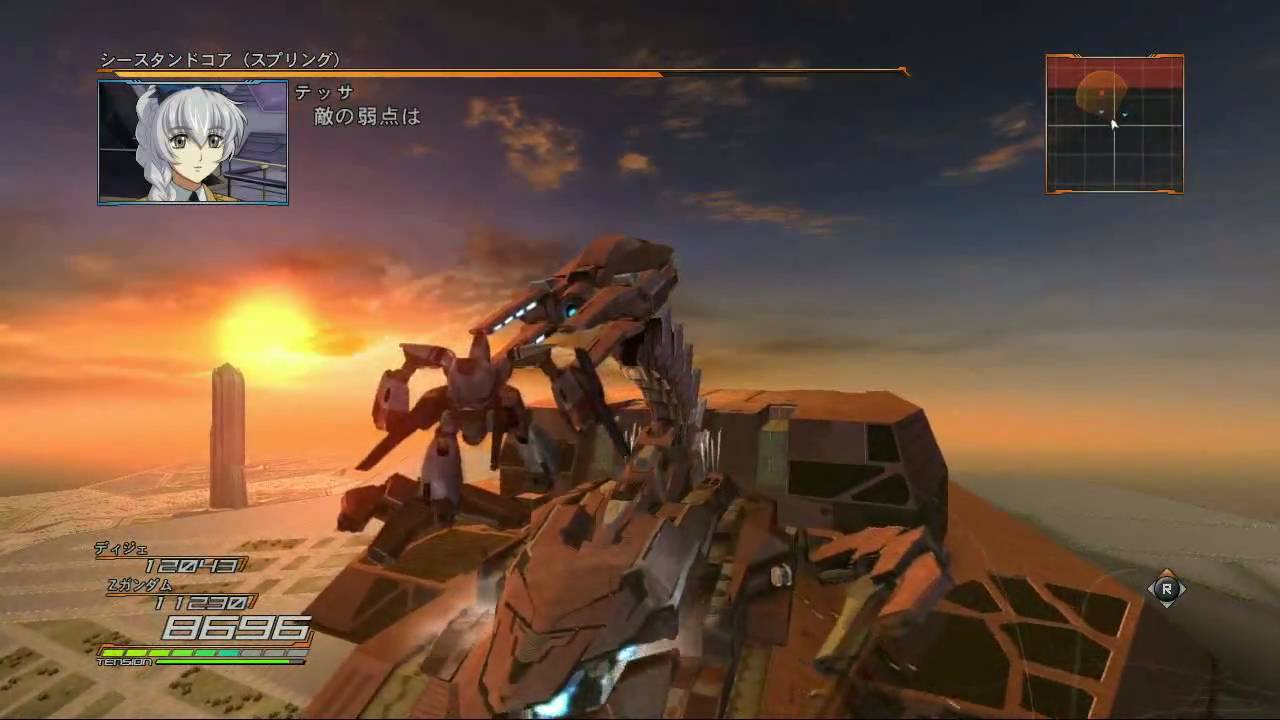Click a gray depleted boost segment

pyautogui.click(x=255, y=652)
